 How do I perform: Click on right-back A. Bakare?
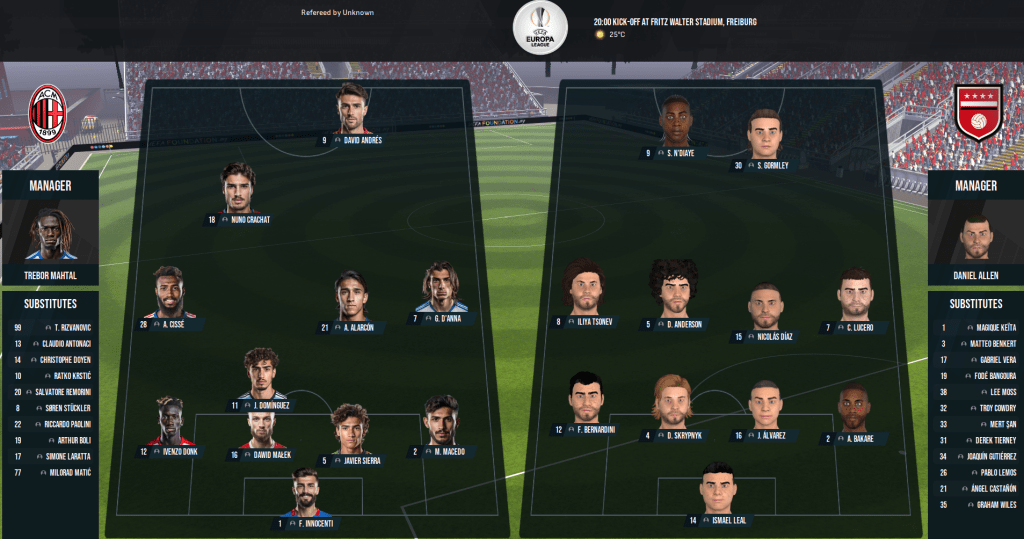(854, 410)
